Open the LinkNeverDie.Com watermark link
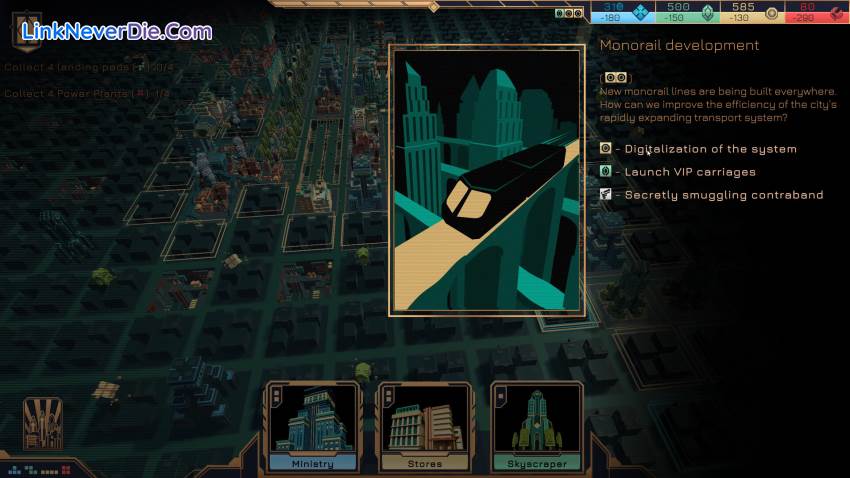This screenshot has width=850, height=478. point(118,32)
